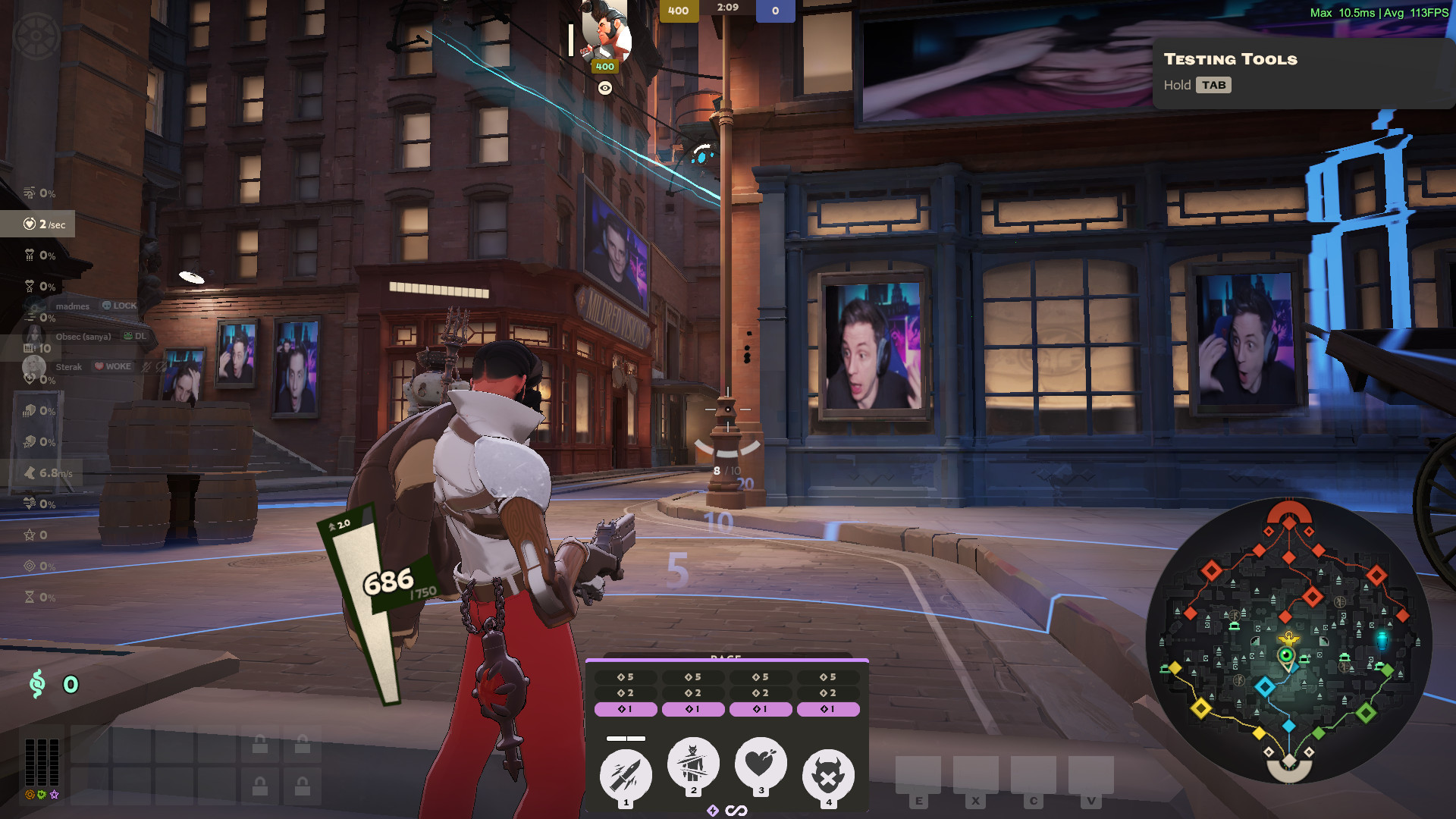Click the LOCK tag beside madmes
Screen dimensions: 1456x819
pos(120,306)
